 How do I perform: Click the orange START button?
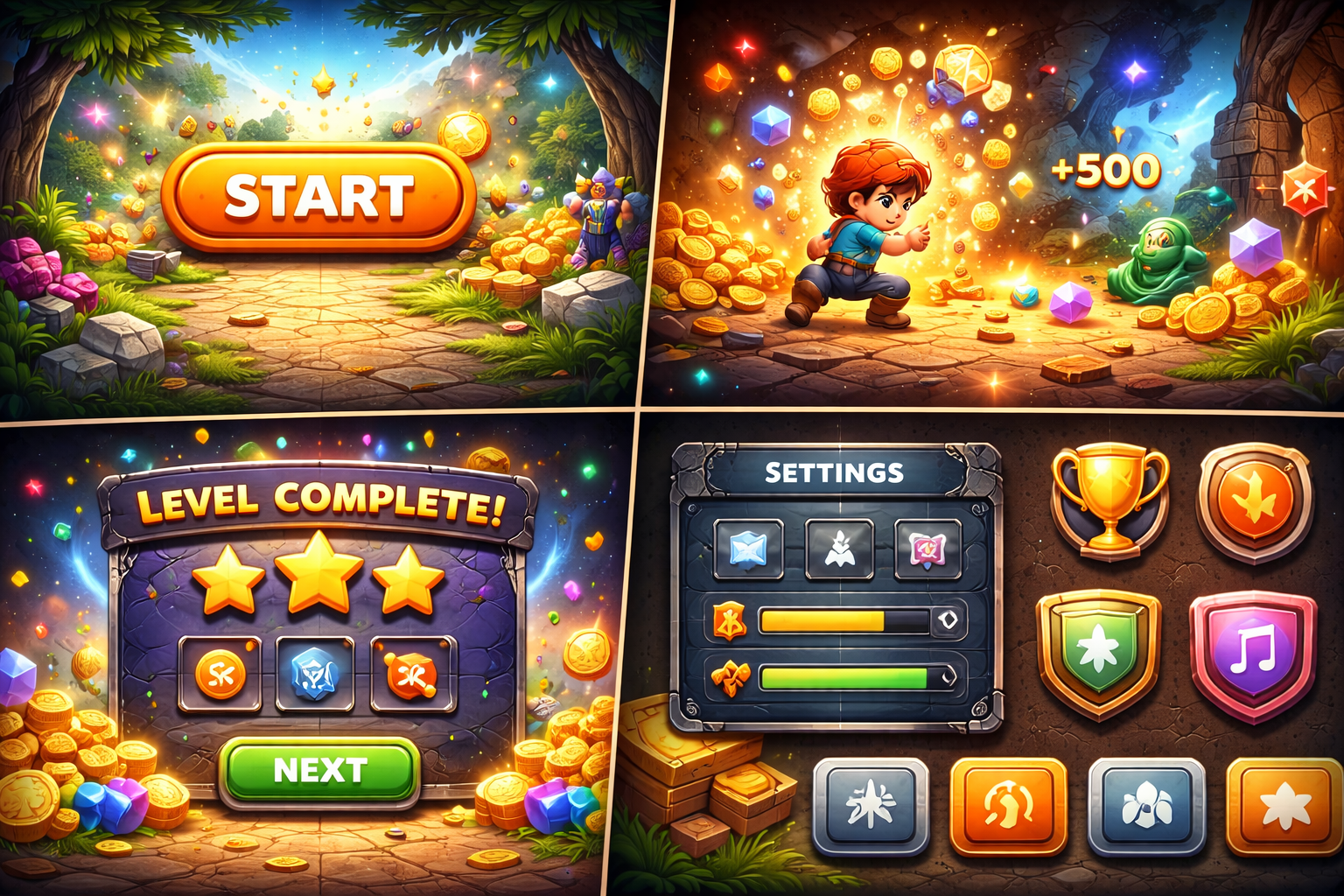click(318, 196)
